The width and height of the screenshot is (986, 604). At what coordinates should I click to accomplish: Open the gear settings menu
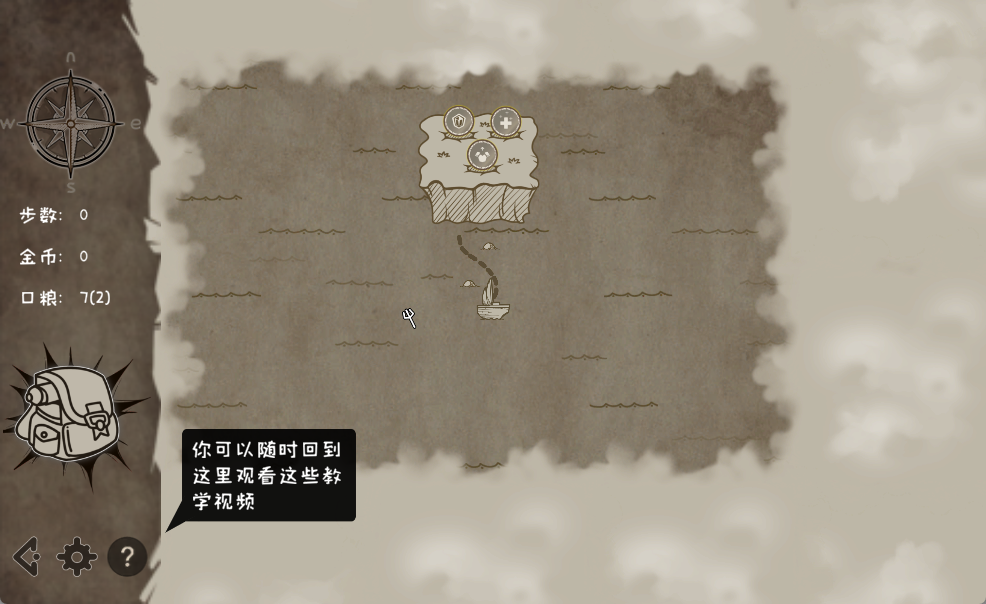coord(77,557)
